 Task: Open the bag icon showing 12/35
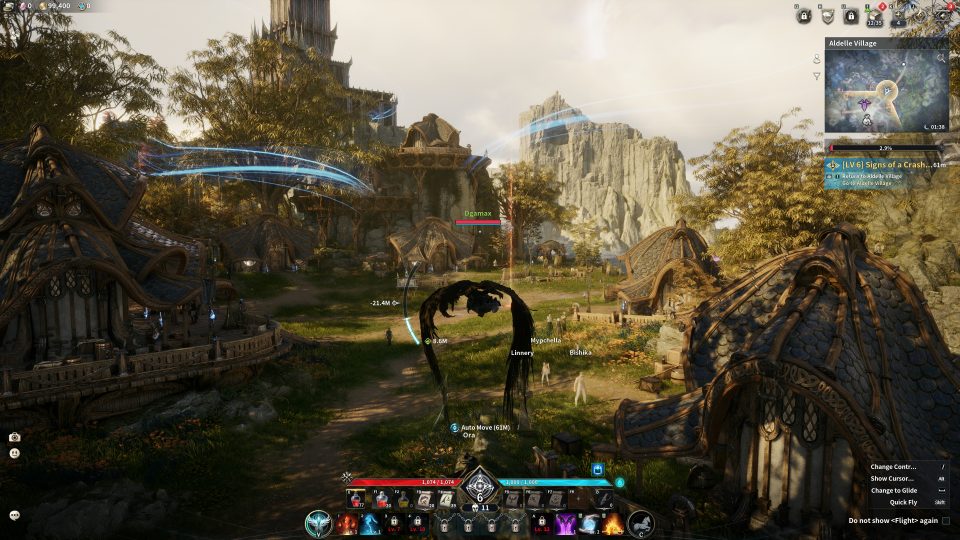pyautogui.click(x=874, y=15)
